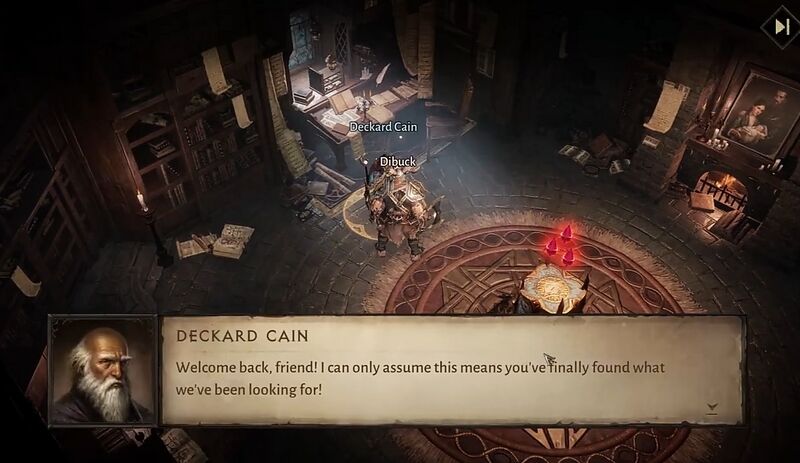Click Deckard Cain's dialogue text box

click(x=452, y=371)
